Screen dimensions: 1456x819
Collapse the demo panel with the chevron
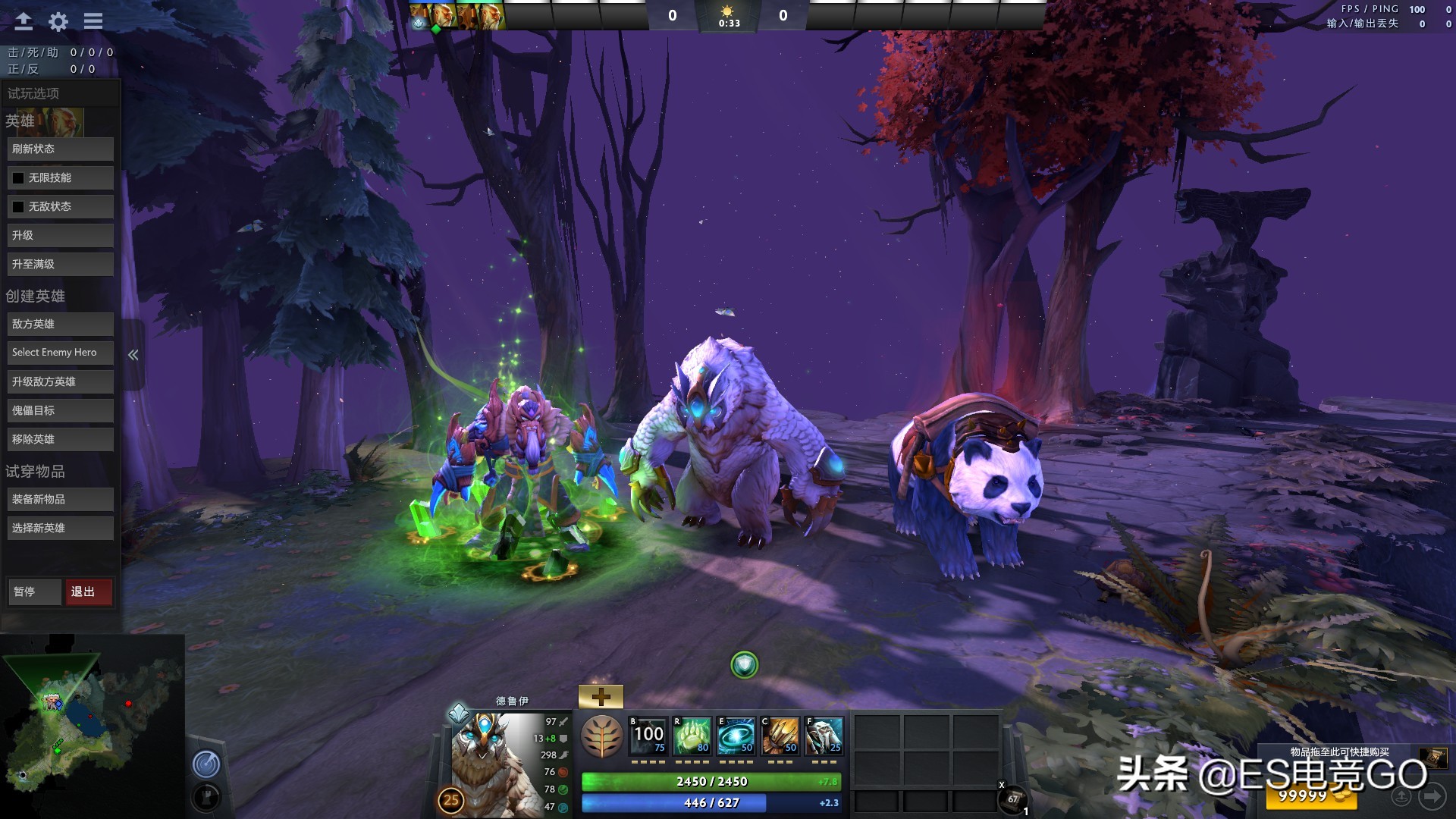coord(133,354)
